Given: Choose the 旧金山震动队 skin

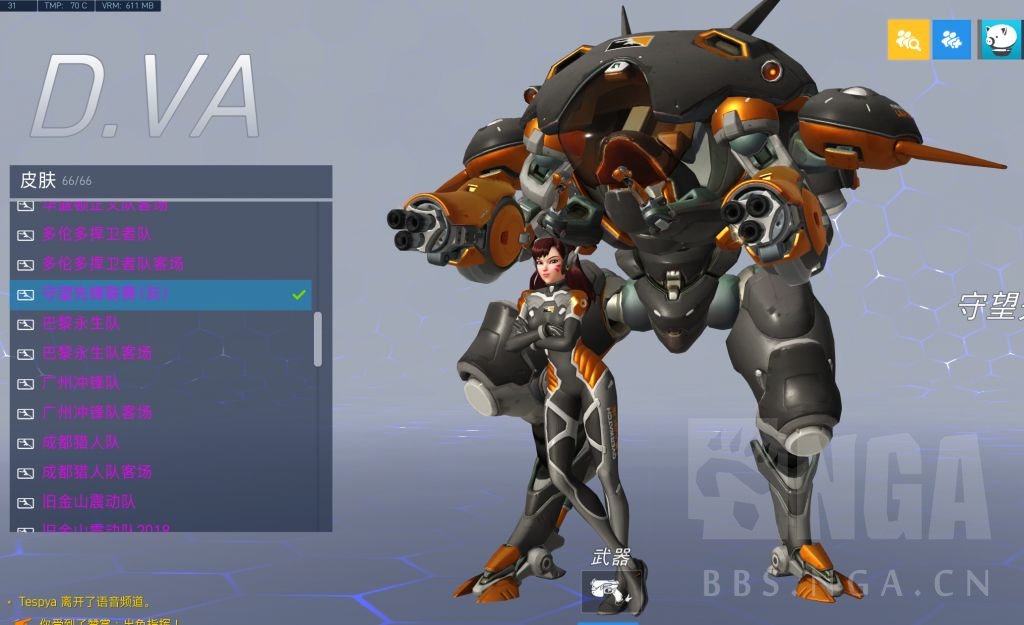Looking at the screenshot, I should tap(88, 501).
